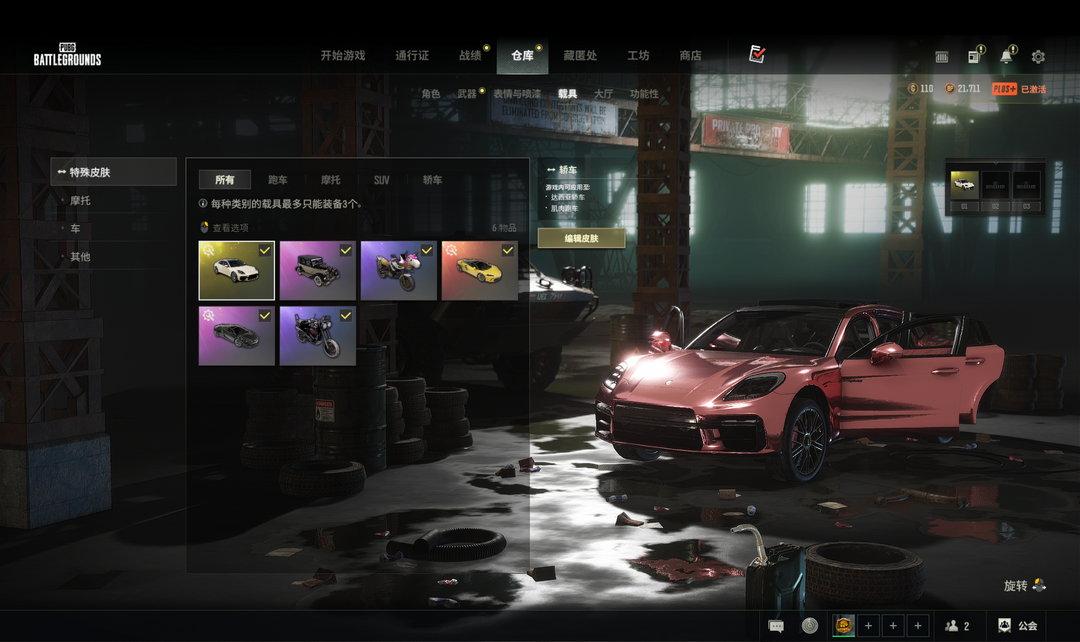Switch to the 角色 character sub-tab
This screenshot has width=1080, height=642.
tap(430, 94)
